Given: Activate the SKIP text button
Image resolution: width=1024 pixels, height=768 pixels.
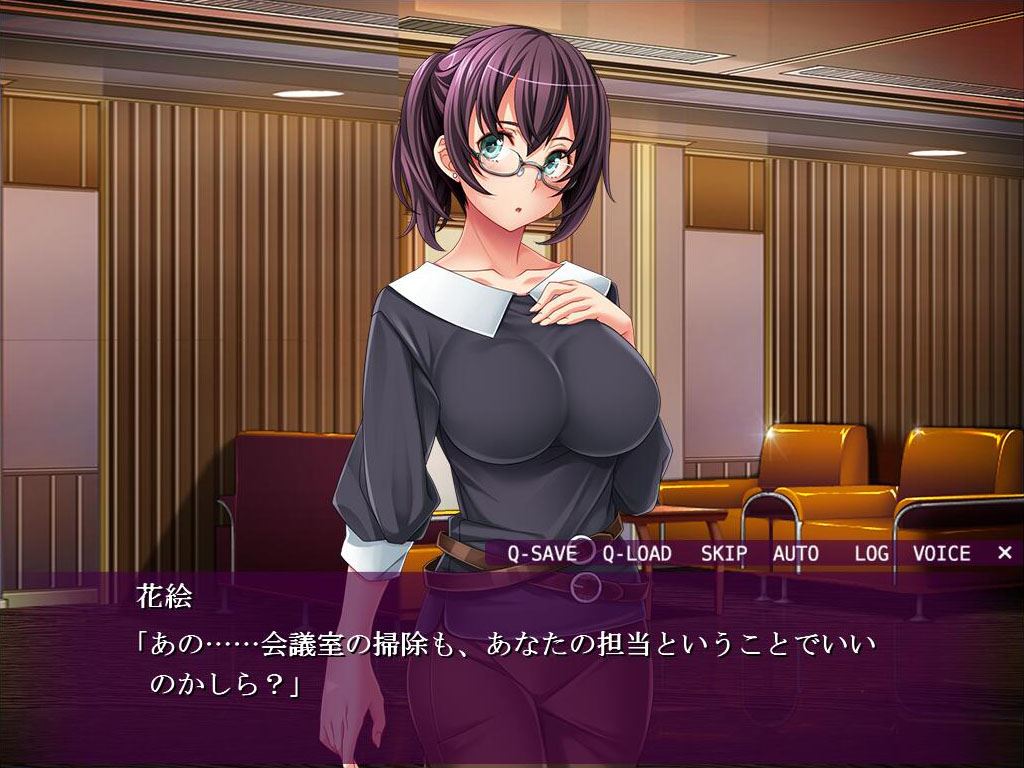Looking at the screenshot, I should 724,553.
